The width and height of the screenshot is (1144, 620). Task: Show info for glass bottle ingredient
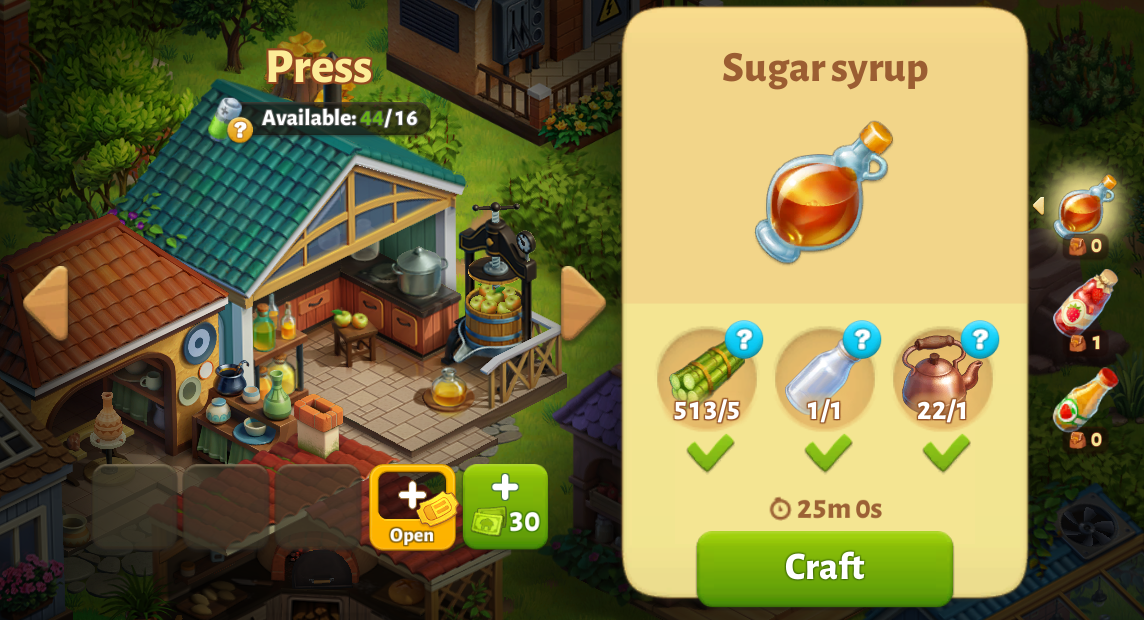861,340
